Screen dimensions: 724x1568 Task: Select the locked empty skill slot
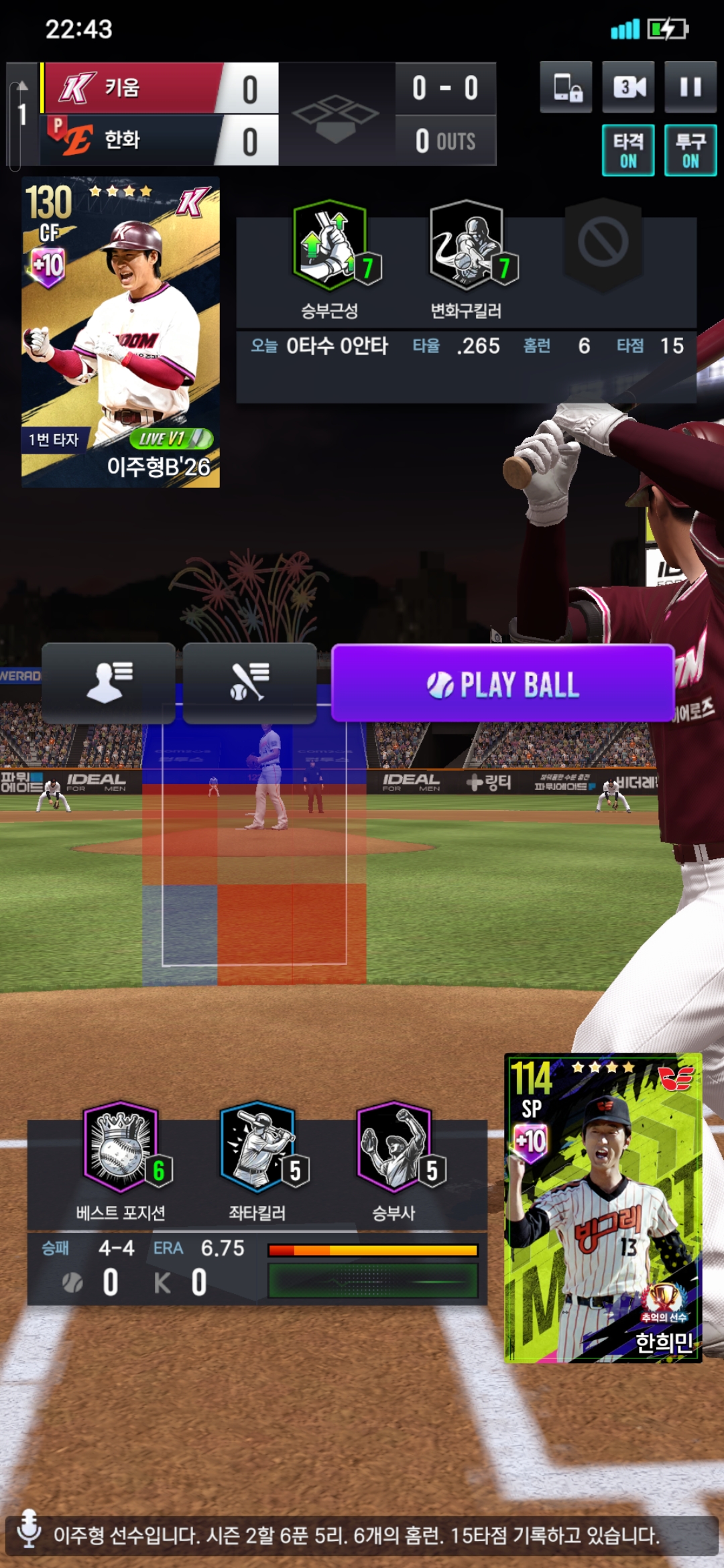point(603,243)
